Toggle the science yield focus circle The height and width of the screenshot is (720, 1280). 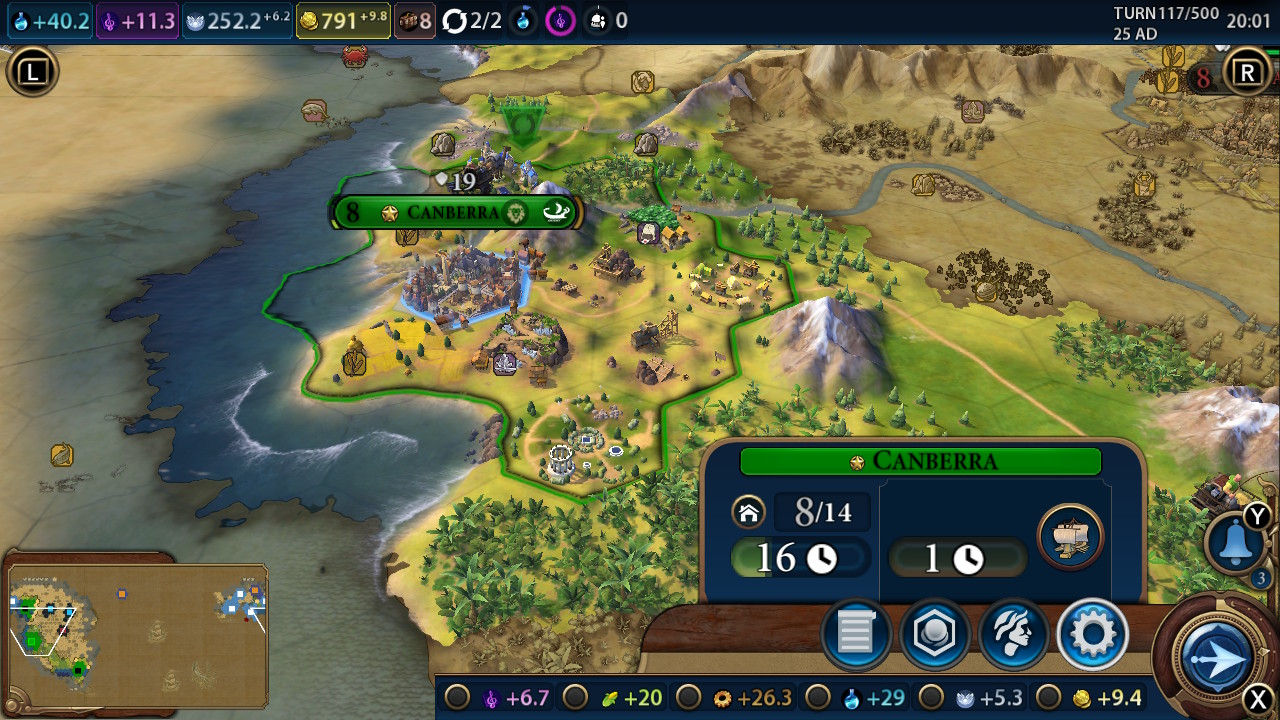coord(818,697)
